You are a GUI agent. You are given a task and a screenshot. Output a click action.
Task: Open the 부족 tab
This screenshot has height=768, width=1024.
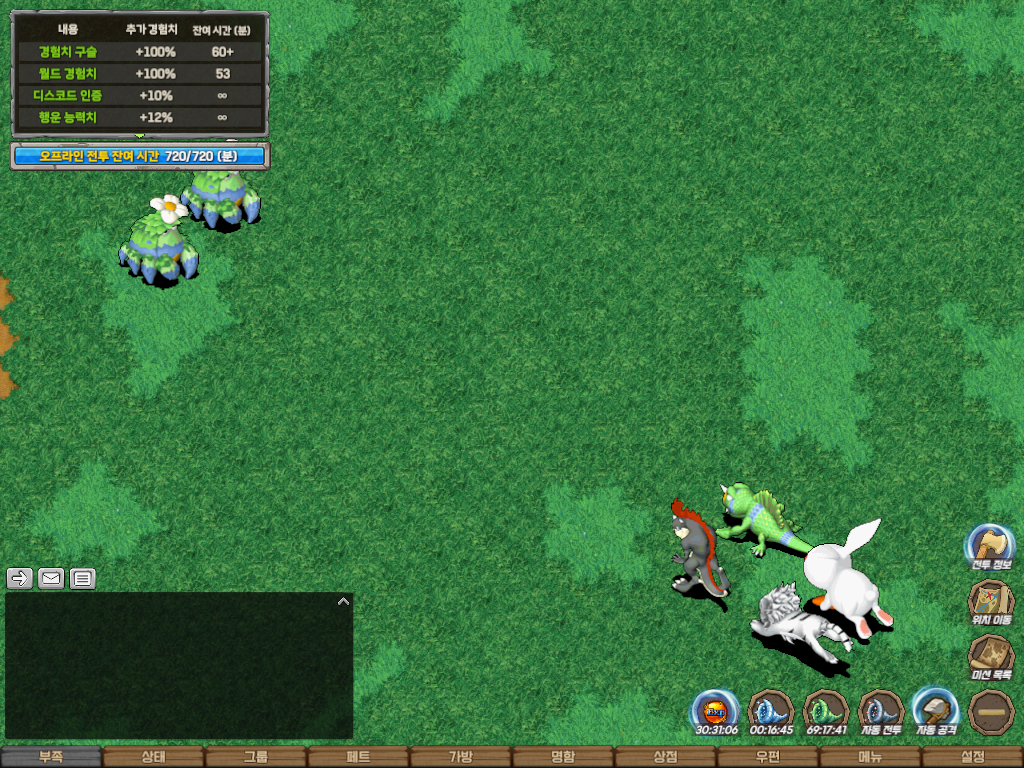(x=51, y=757)
